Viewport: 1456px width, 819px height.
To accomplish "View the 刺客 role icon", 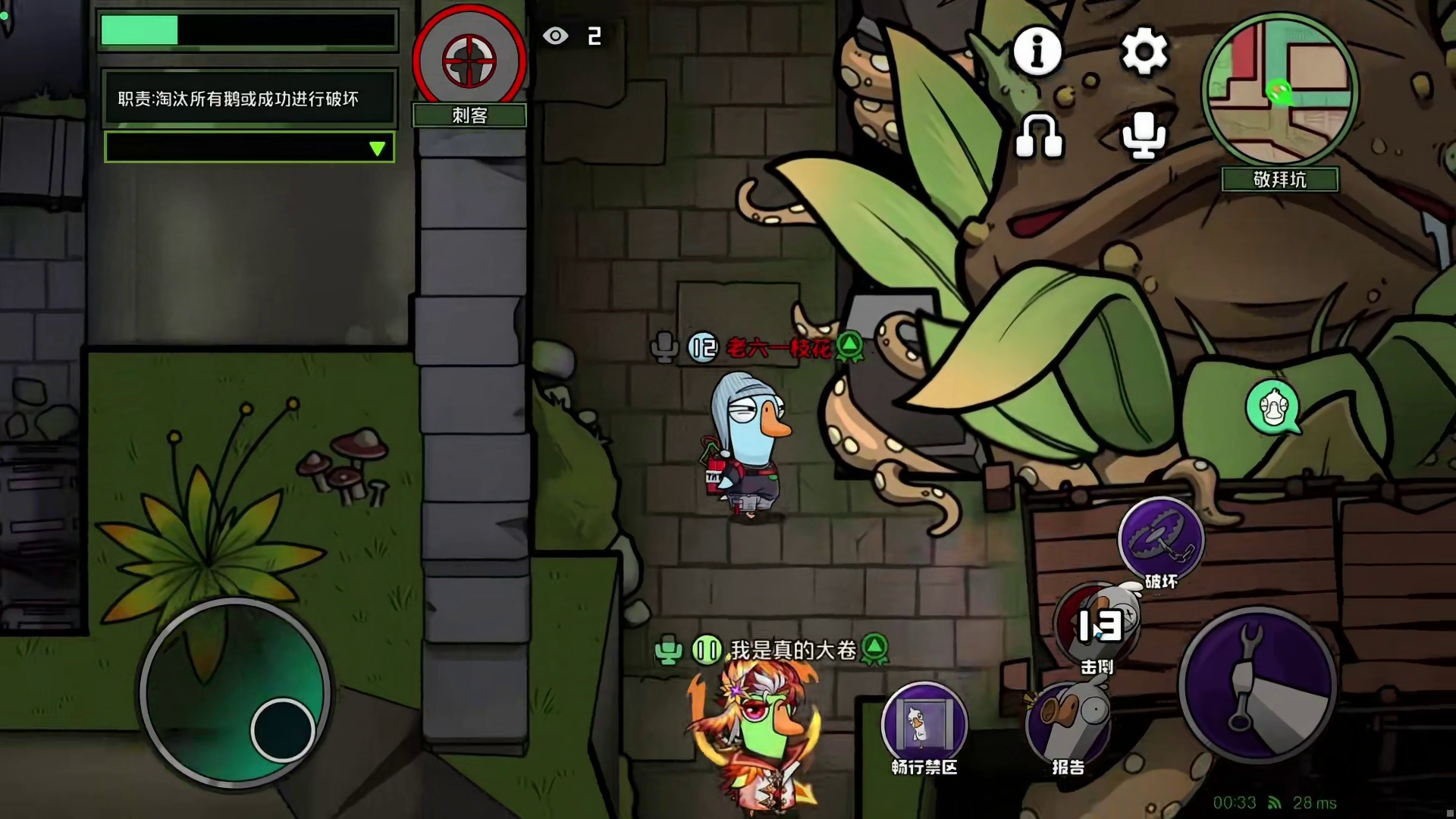I will pos(469,61).
